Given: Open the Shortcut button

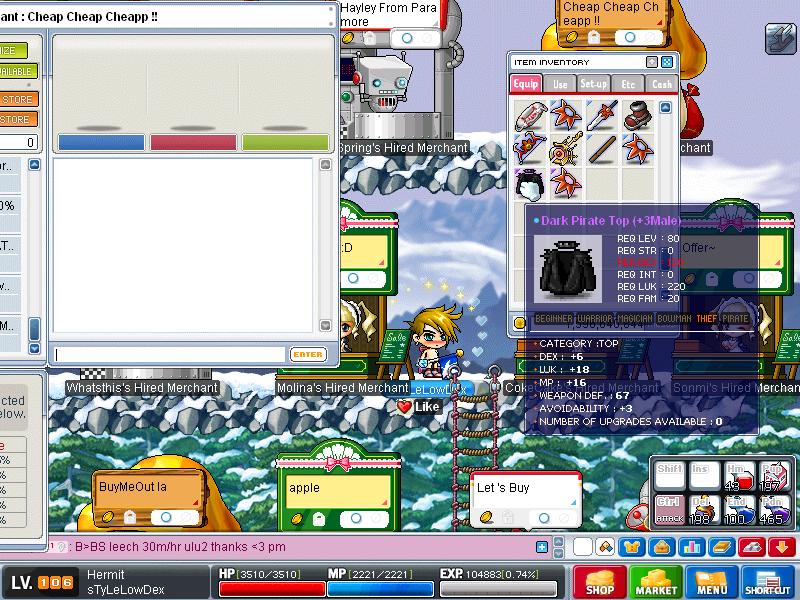Looking at the screenshot, I should (x=768, y=582).
